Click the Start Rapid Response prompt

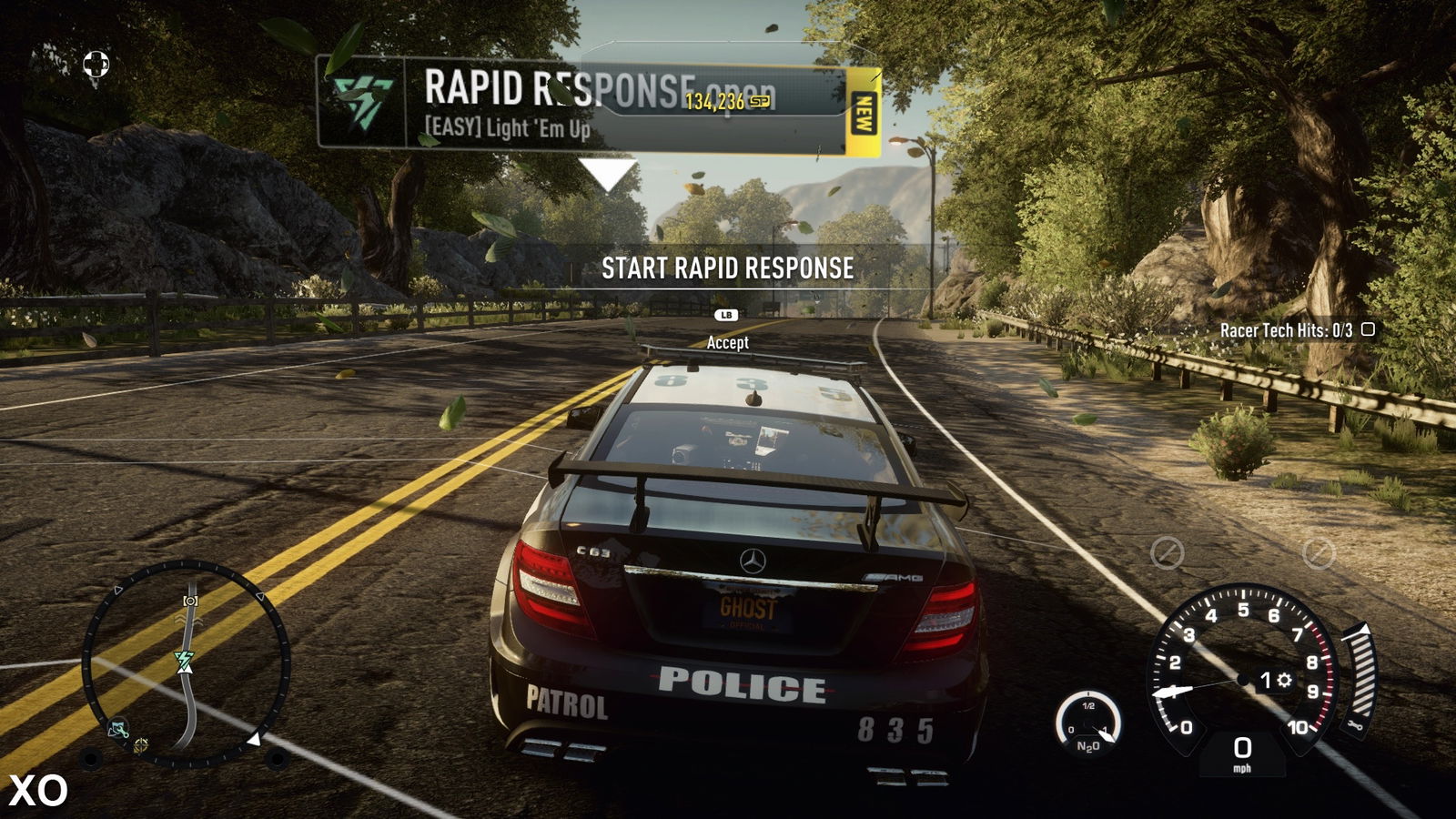[x=727, y=268]
